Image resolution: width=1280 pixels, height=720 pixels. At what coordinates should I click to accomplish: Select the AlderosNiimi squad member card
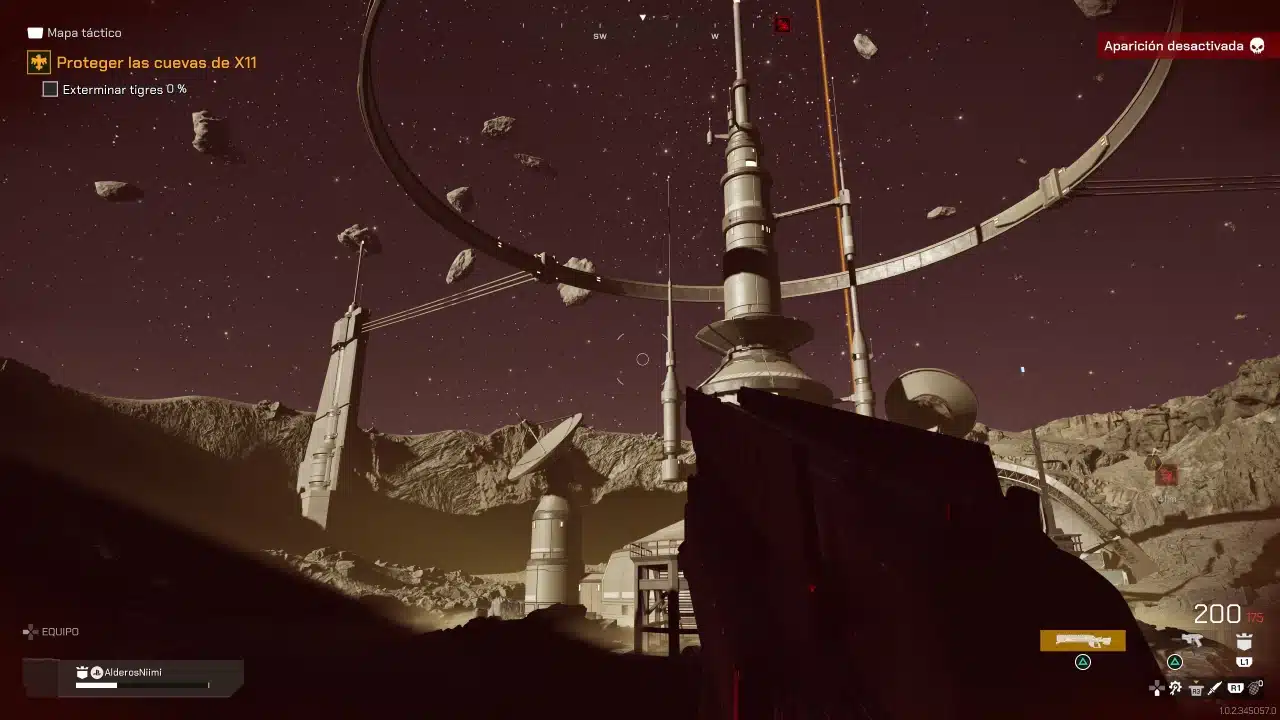point(133,677)
